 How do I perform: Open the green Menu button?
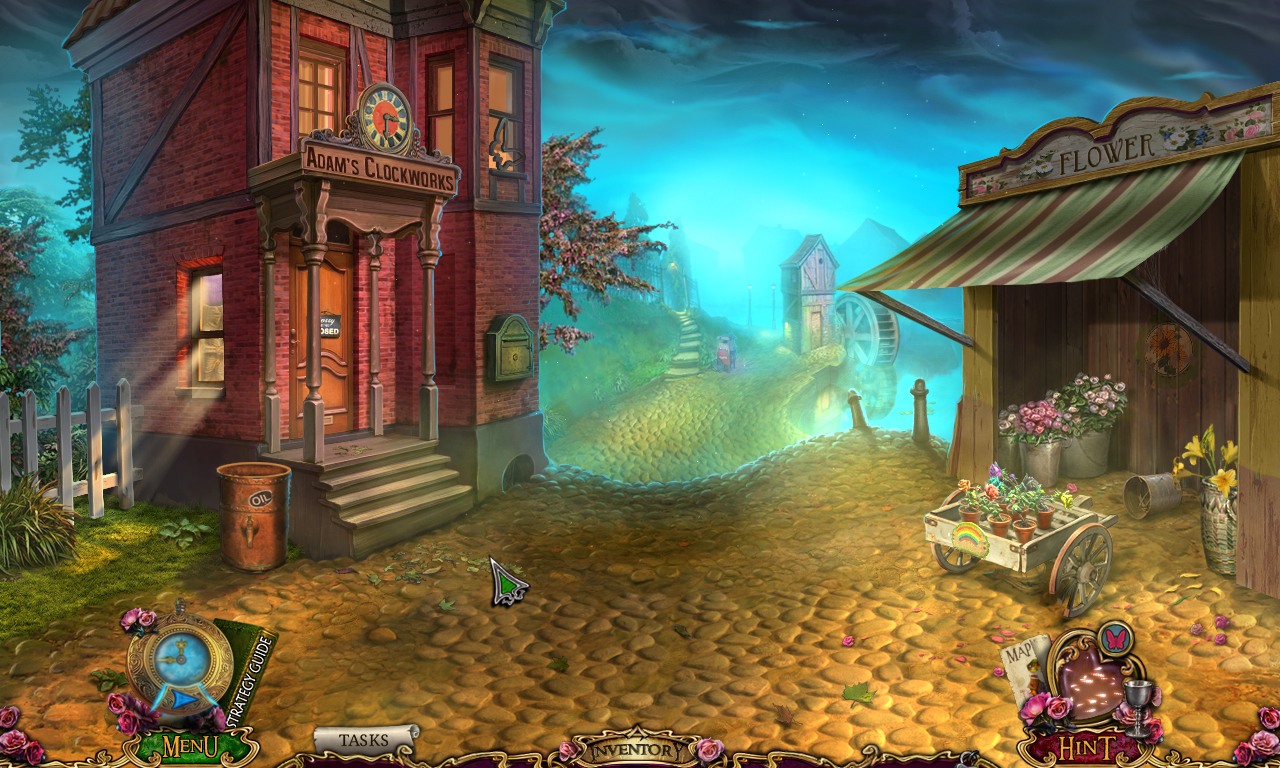(x=190, y=746)
